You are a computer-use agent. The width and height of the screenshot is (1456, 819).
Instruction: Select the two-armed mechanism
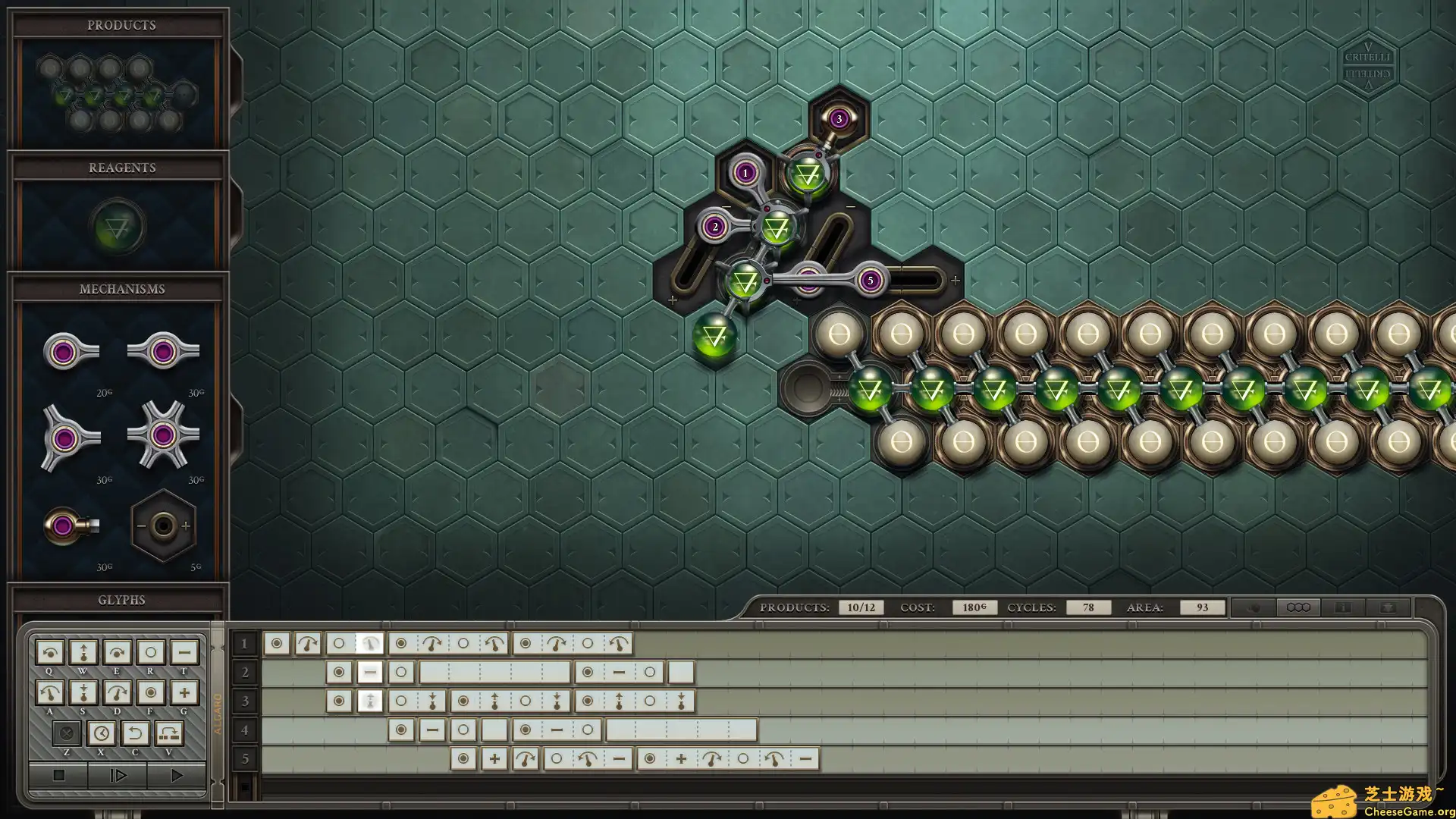(162, 352)
